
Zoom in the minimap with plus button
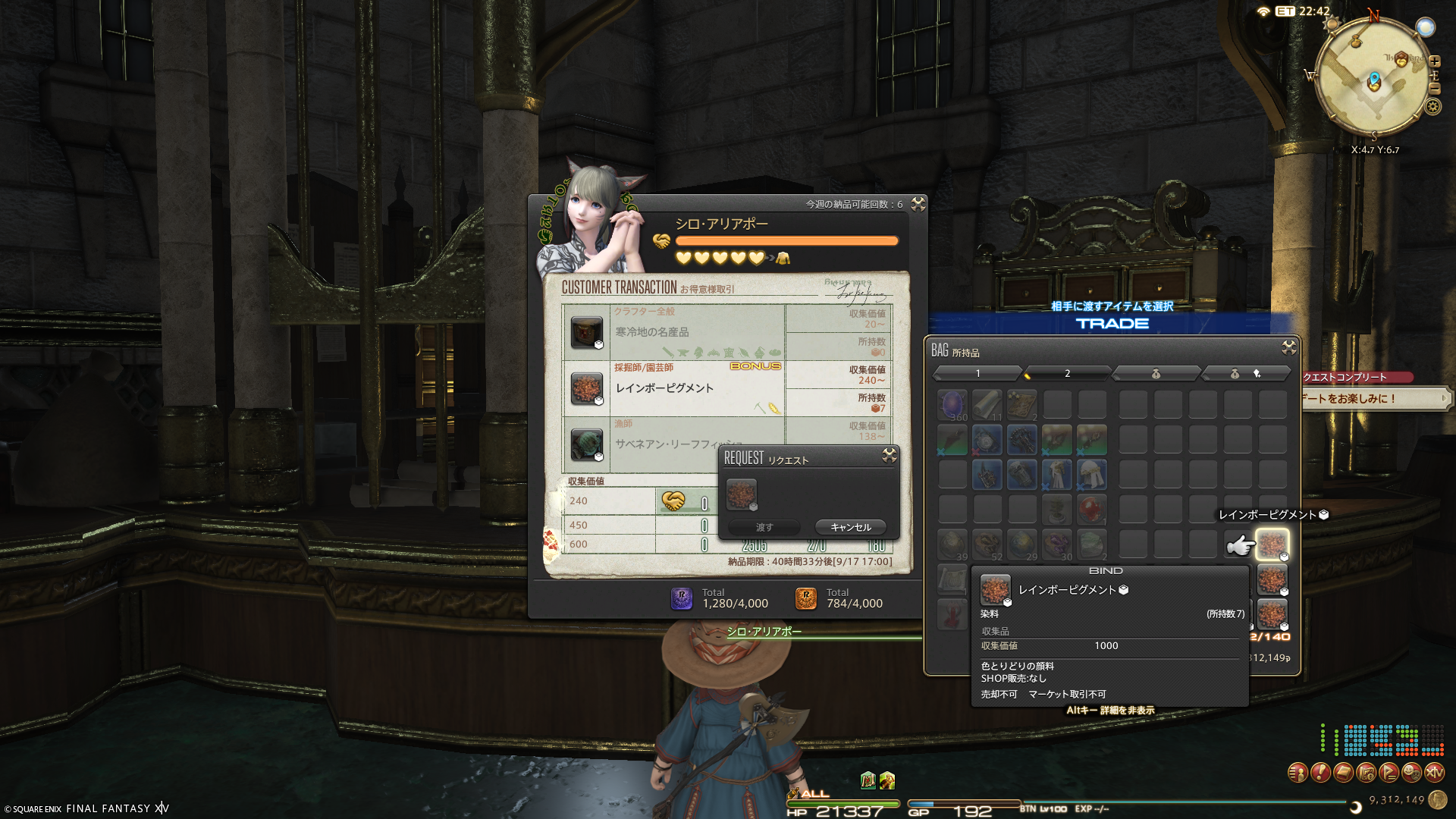[x=1435, y=61]
